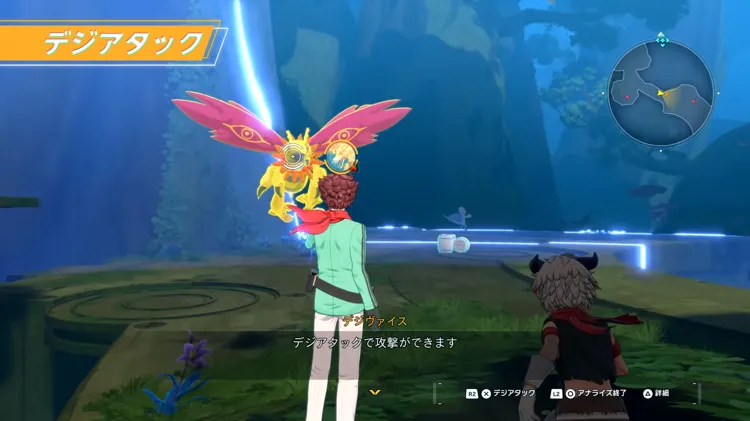
Task: Open the circular minimap
Action: coord(661,93)
